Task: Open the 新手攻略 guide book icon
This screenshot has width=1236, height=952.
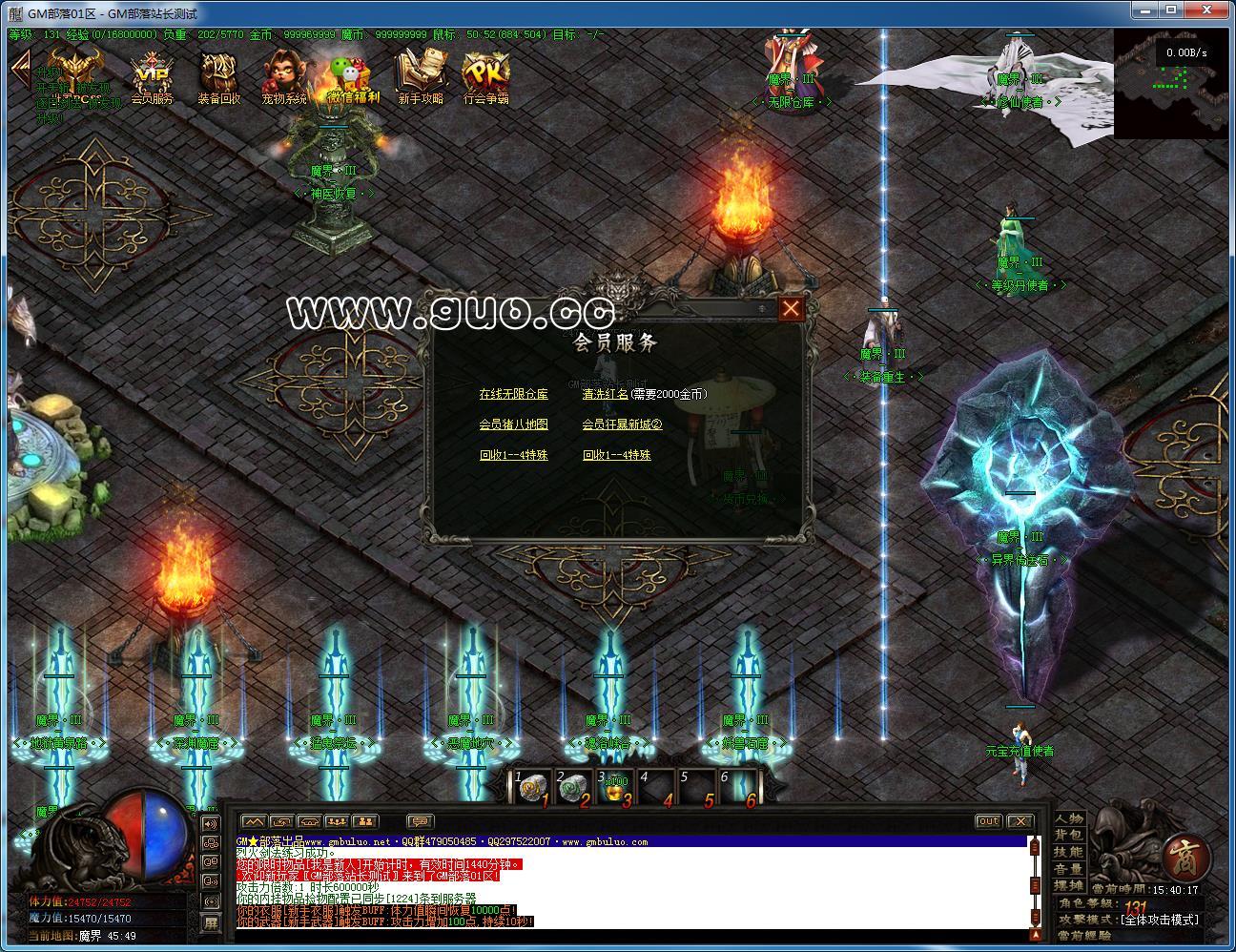Action: pyautogui.click(x=421, y=76)
